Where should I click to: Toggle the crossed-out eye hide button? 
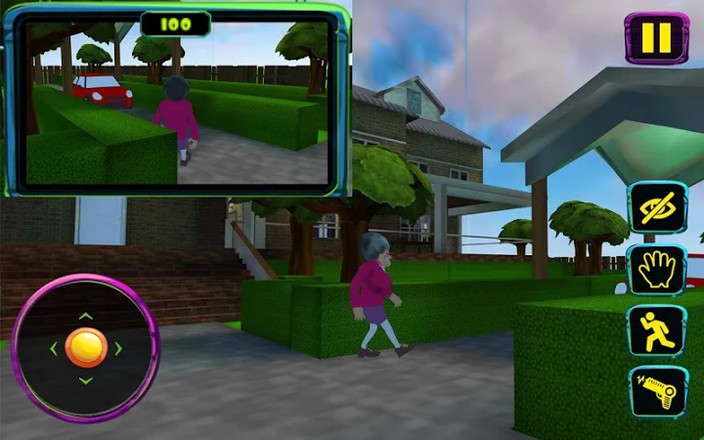point(657,207)
